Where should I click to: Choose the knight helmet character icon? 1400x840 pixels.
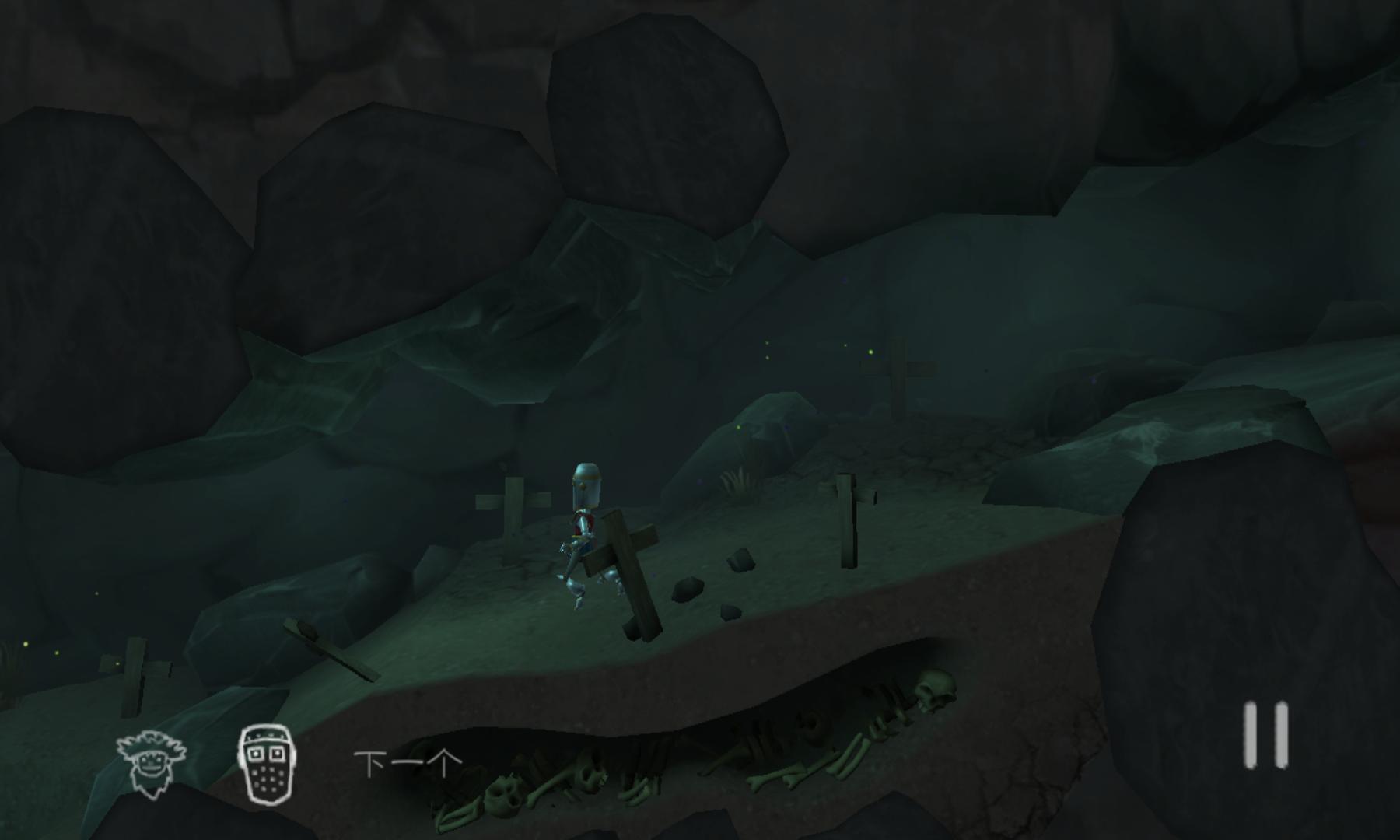[x=266, y=763]
